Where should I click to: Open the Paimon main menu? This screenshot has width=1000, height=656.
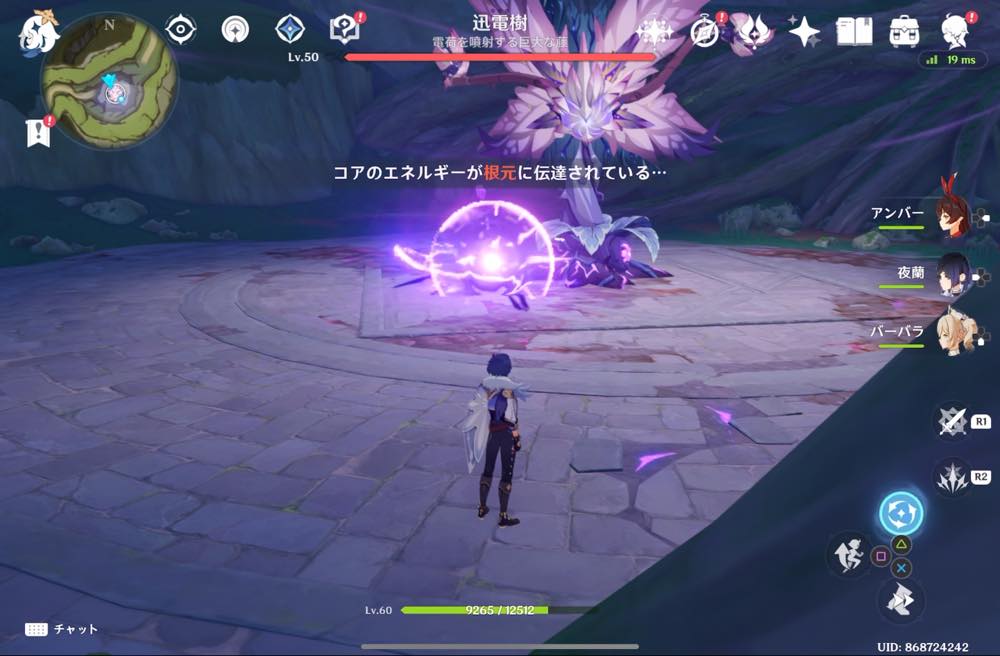(x=39, y=32)
